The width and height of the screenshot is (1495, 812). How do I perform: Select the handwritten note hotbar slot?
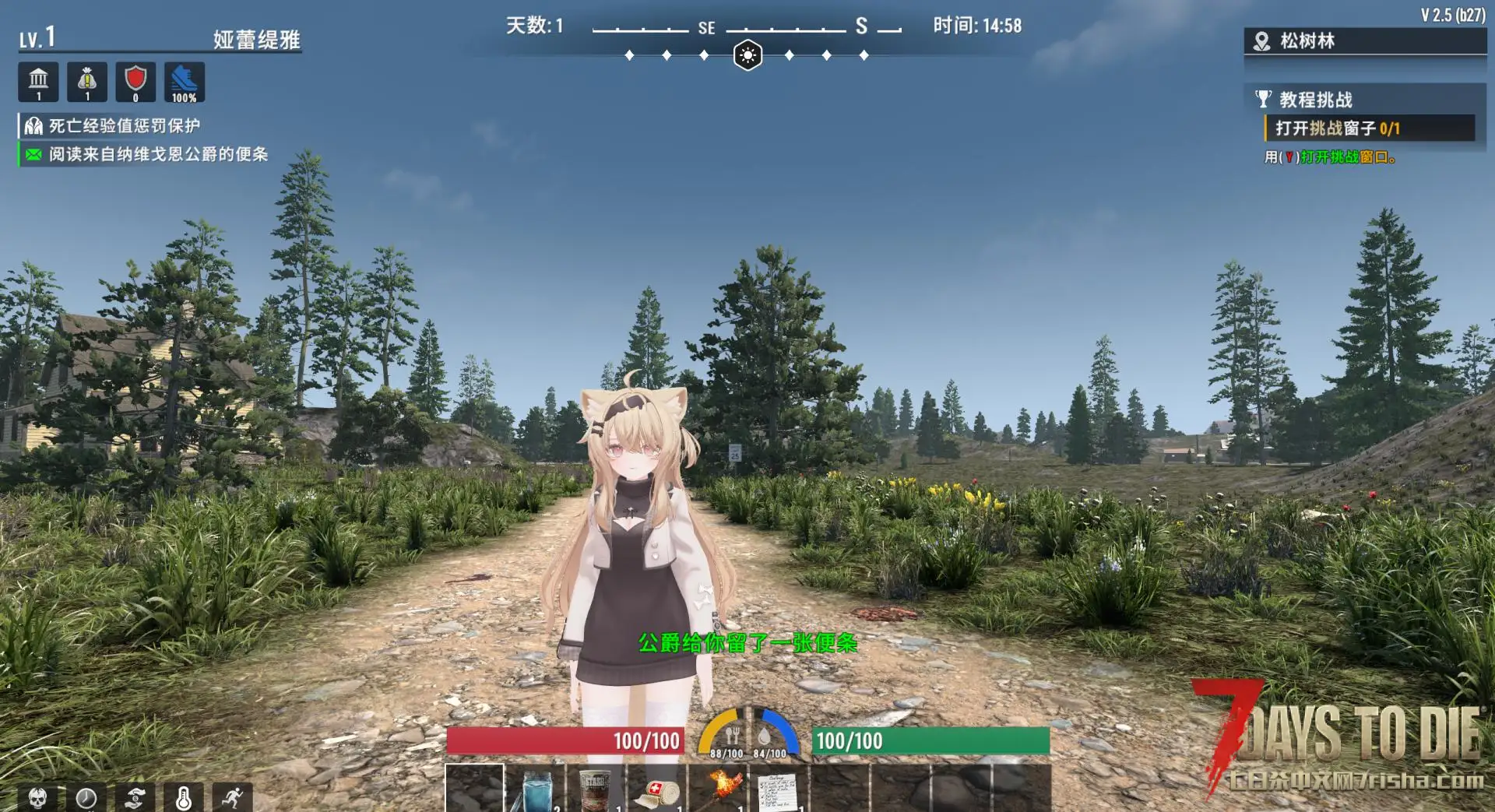(x=779, y=789)
